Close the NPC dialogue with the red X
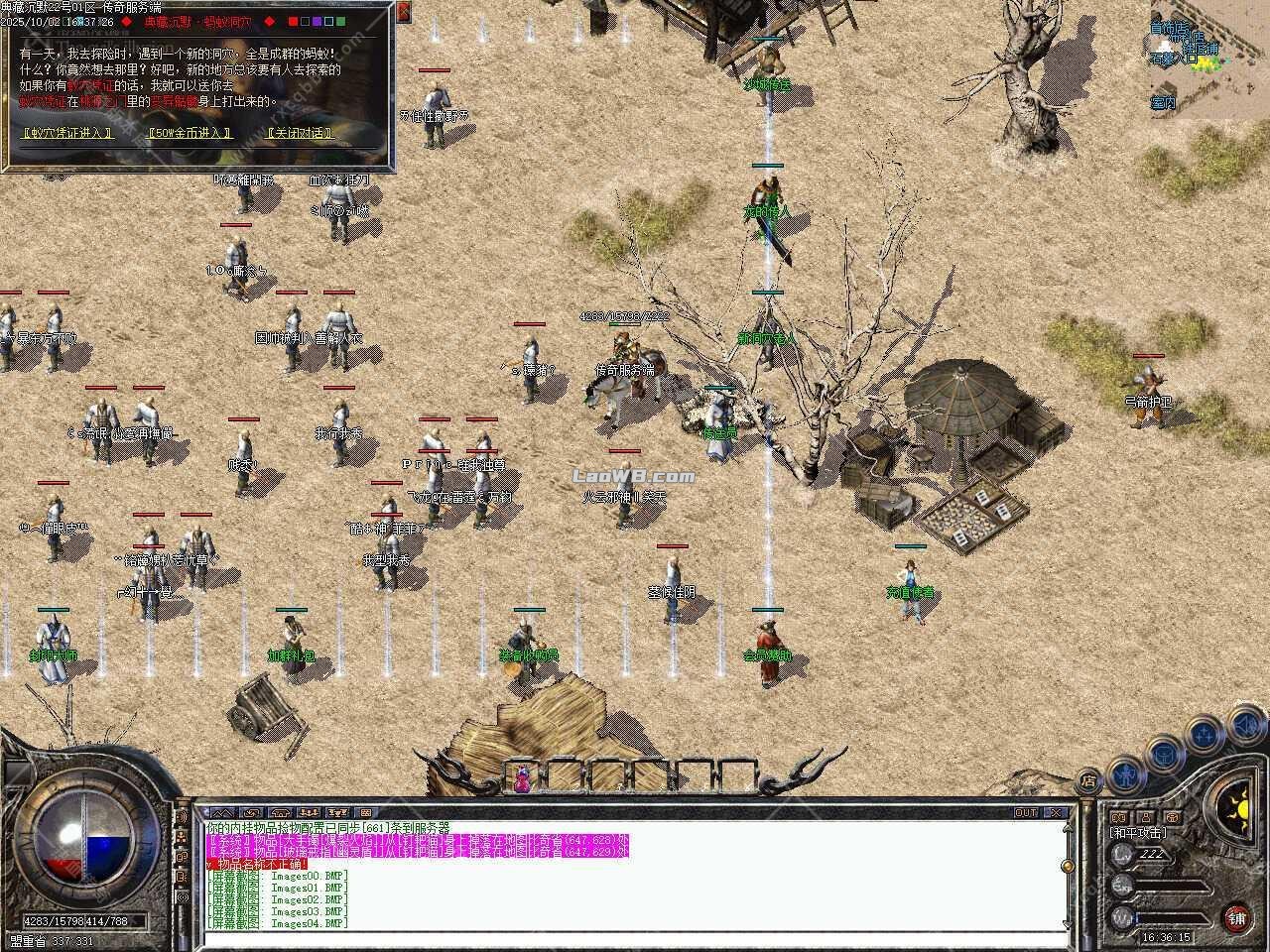Viewport: 1270px width, 952px height. coord(403,12)
